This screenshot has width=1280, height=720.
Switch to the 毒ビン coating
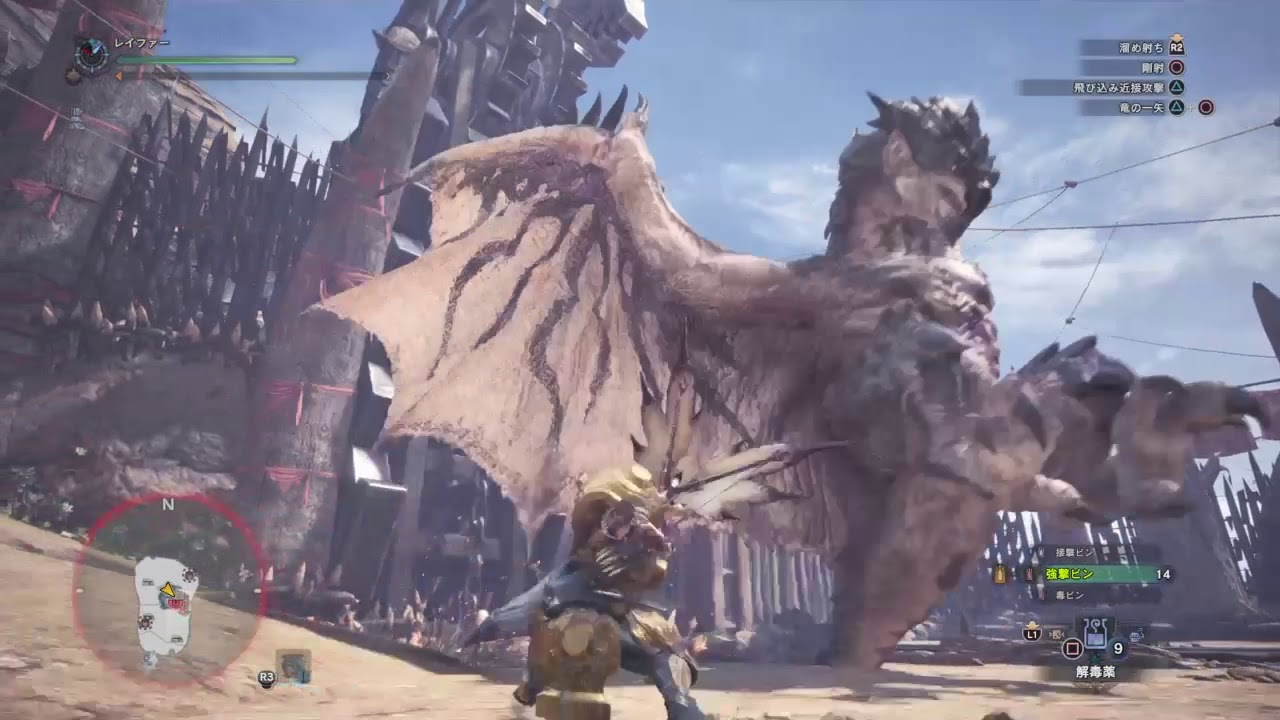tap(1068, 595)
